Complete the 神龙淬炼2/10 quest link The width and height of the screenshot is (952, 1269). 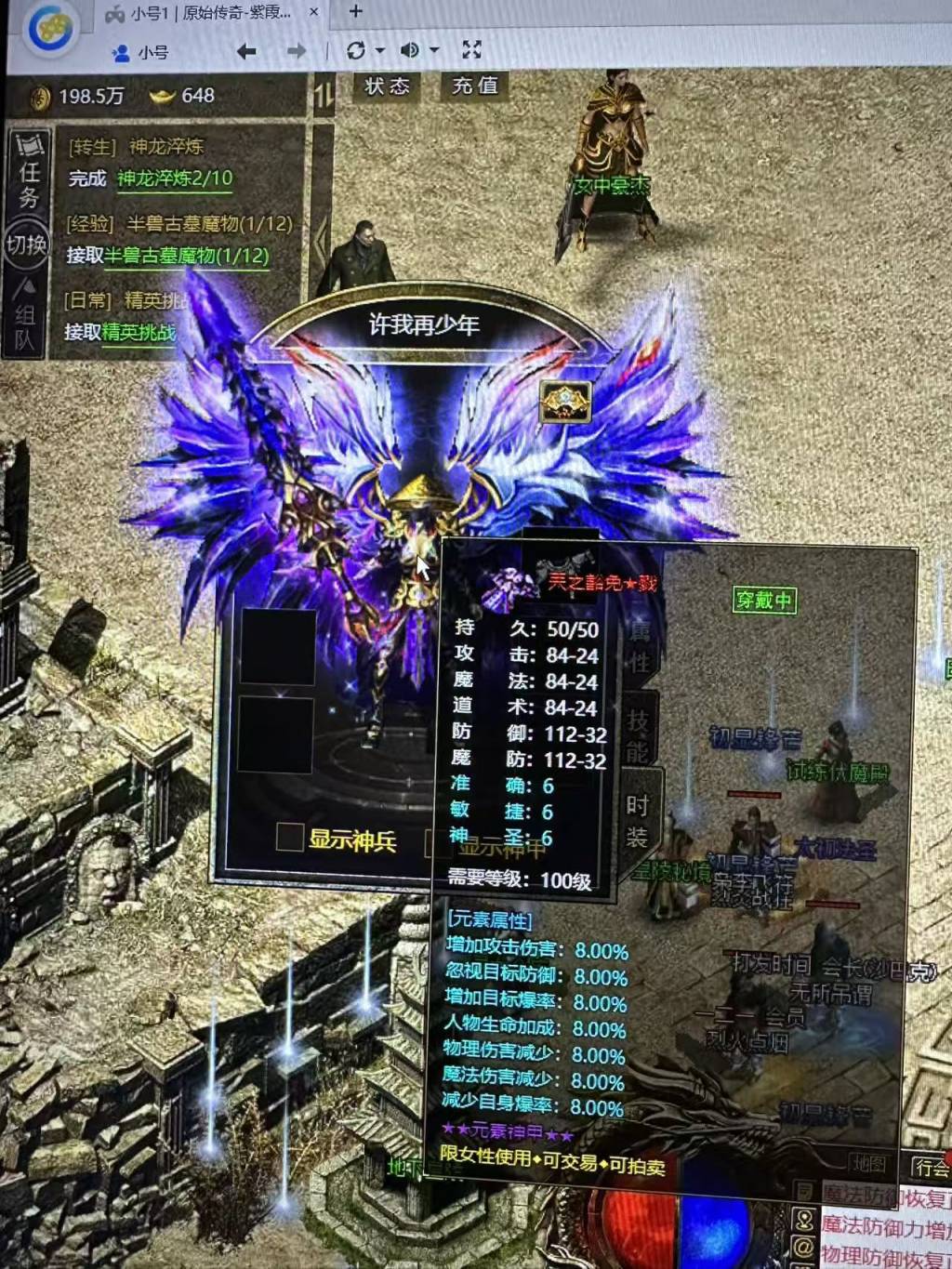175,178
